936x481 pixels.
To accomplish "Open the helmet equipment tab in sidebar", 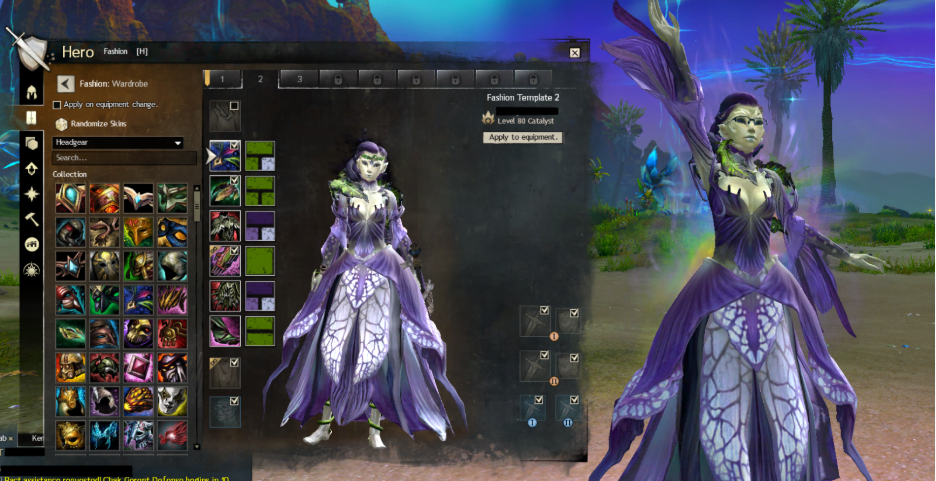I will tap(31, 92).
